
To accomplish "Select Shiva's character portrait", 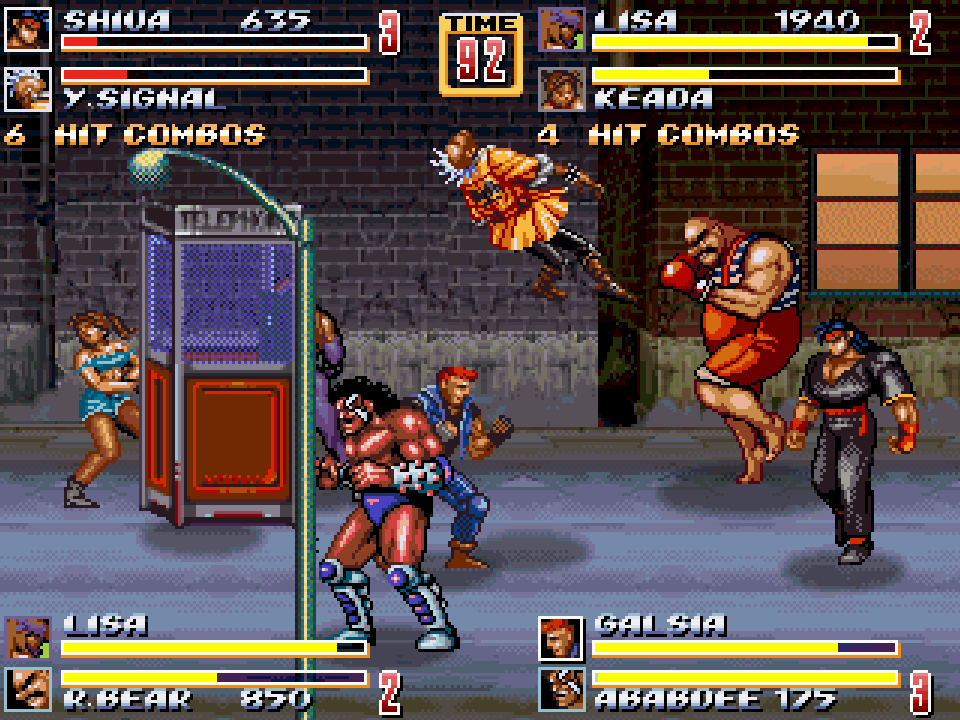I will pyautogui.click(x=27, y=30).
